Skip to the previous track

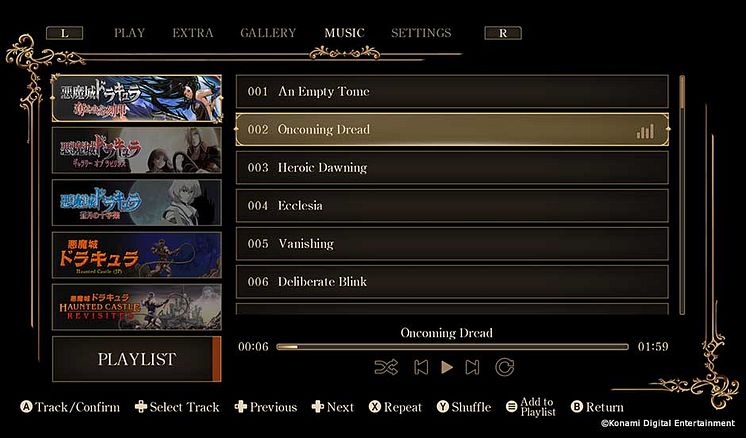coord(421,367)
